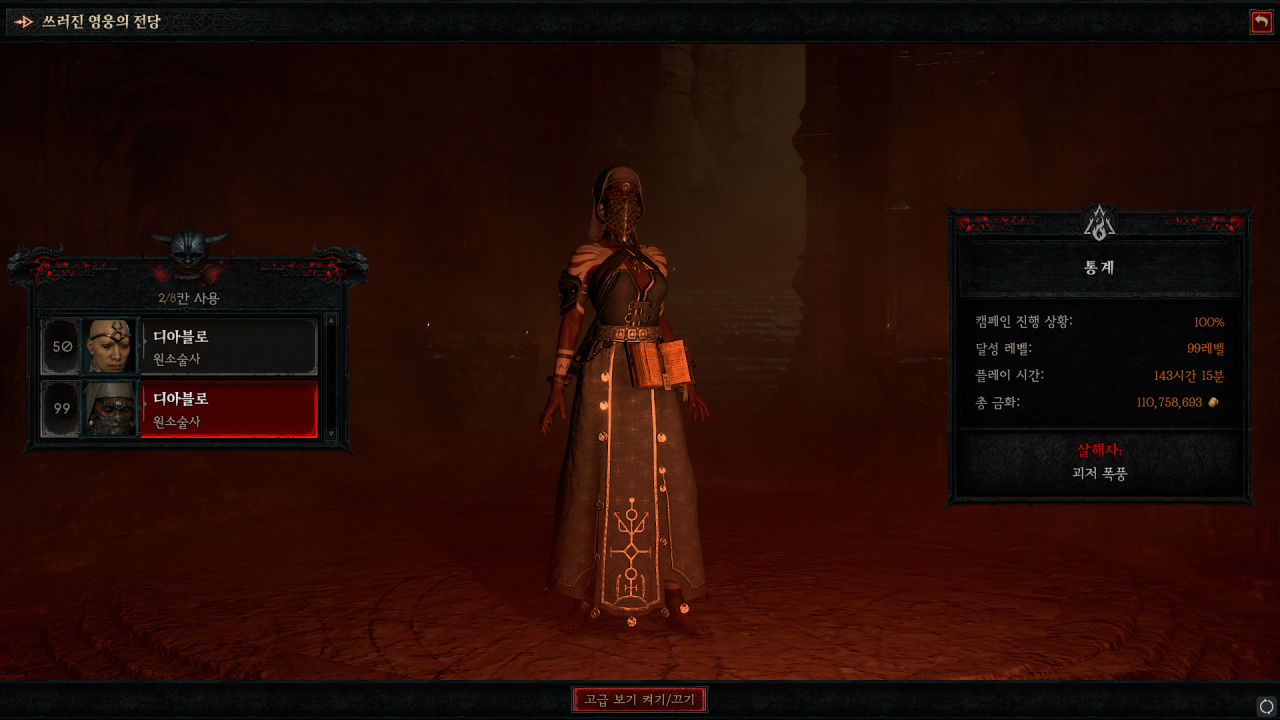
Task: Toggle the advanced view button
Action: 640,699
